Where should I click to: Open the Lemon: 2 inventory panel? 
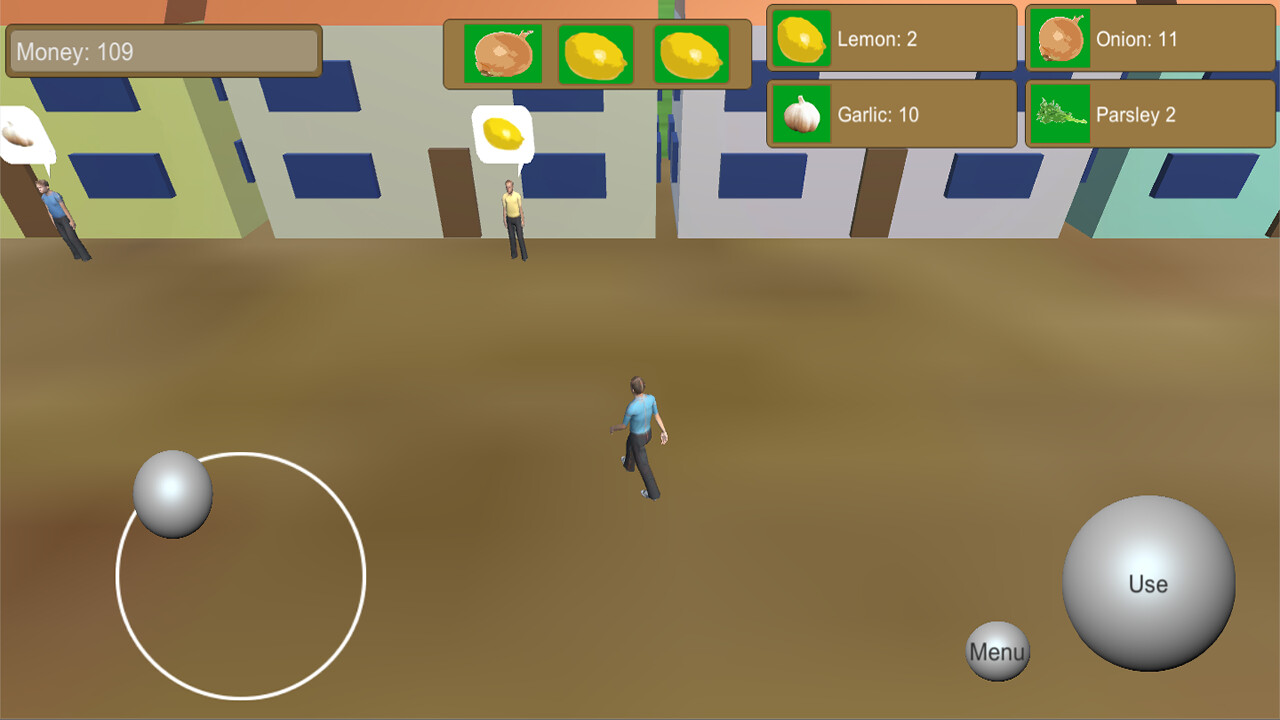pyautogui.click(x=890, y=40)
